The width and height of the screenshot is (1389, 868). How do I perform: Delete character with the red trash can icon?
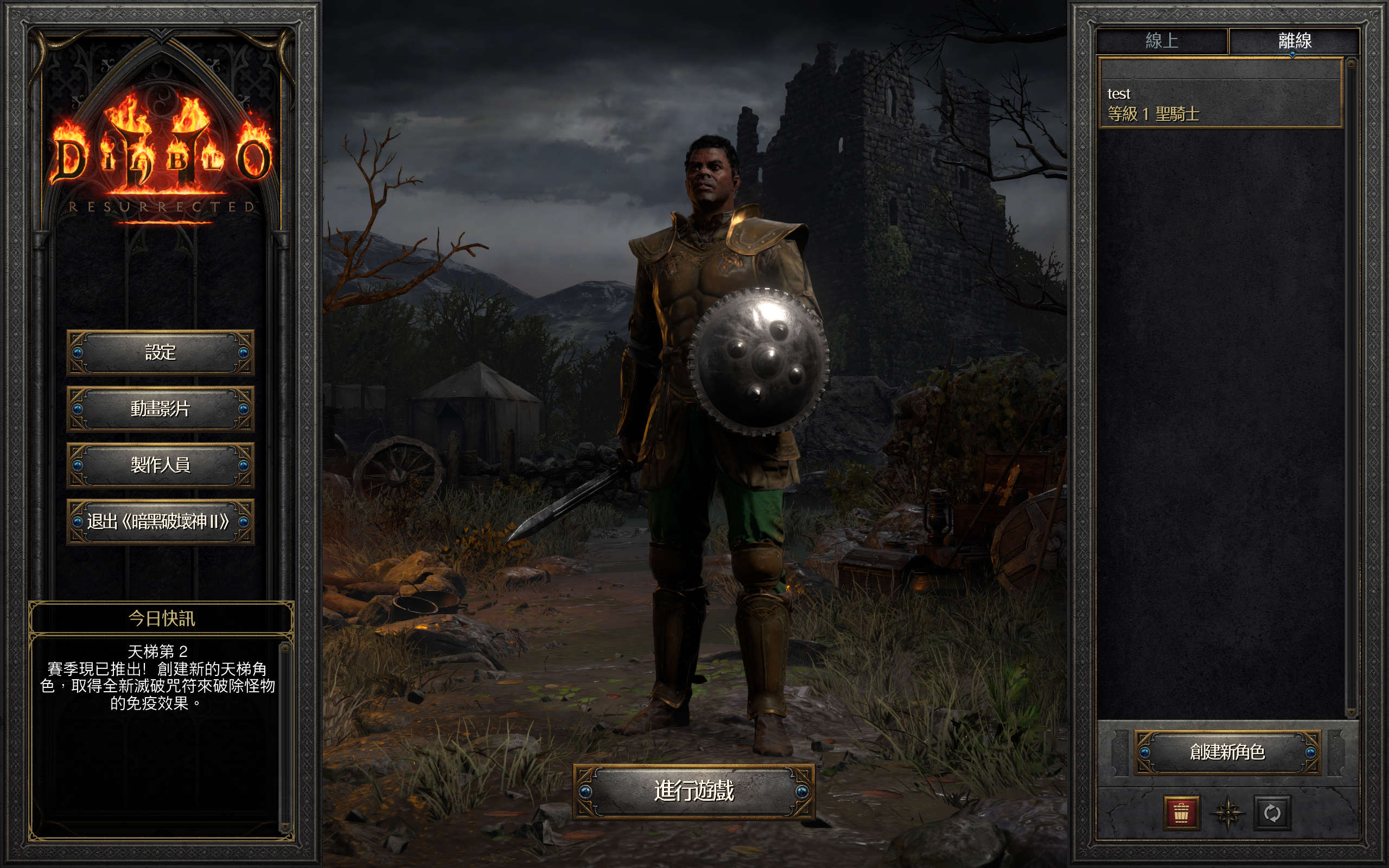coord(1181,812)
